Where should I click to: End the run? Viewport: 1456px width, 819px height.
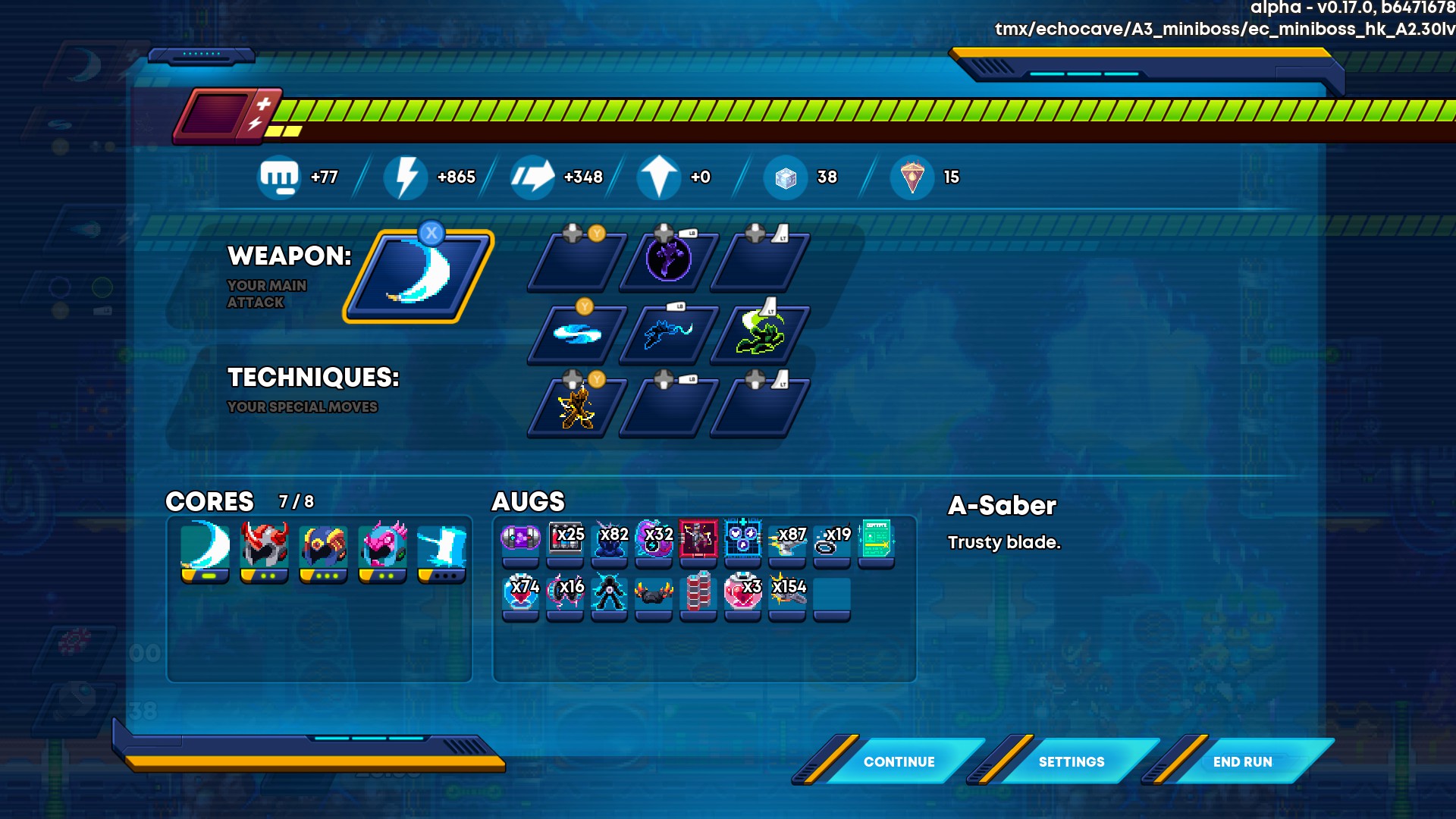coord(1242,761)
